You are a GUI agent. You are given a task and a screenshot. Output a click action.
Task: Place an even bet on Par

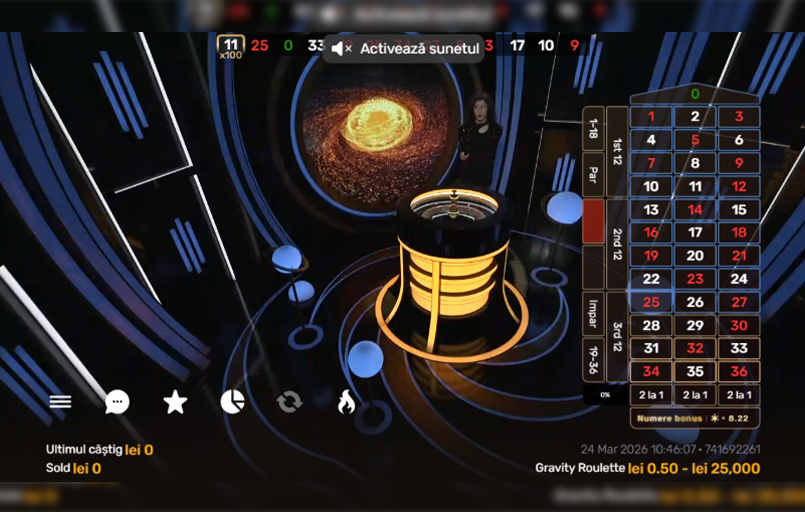tap(593, 175)
